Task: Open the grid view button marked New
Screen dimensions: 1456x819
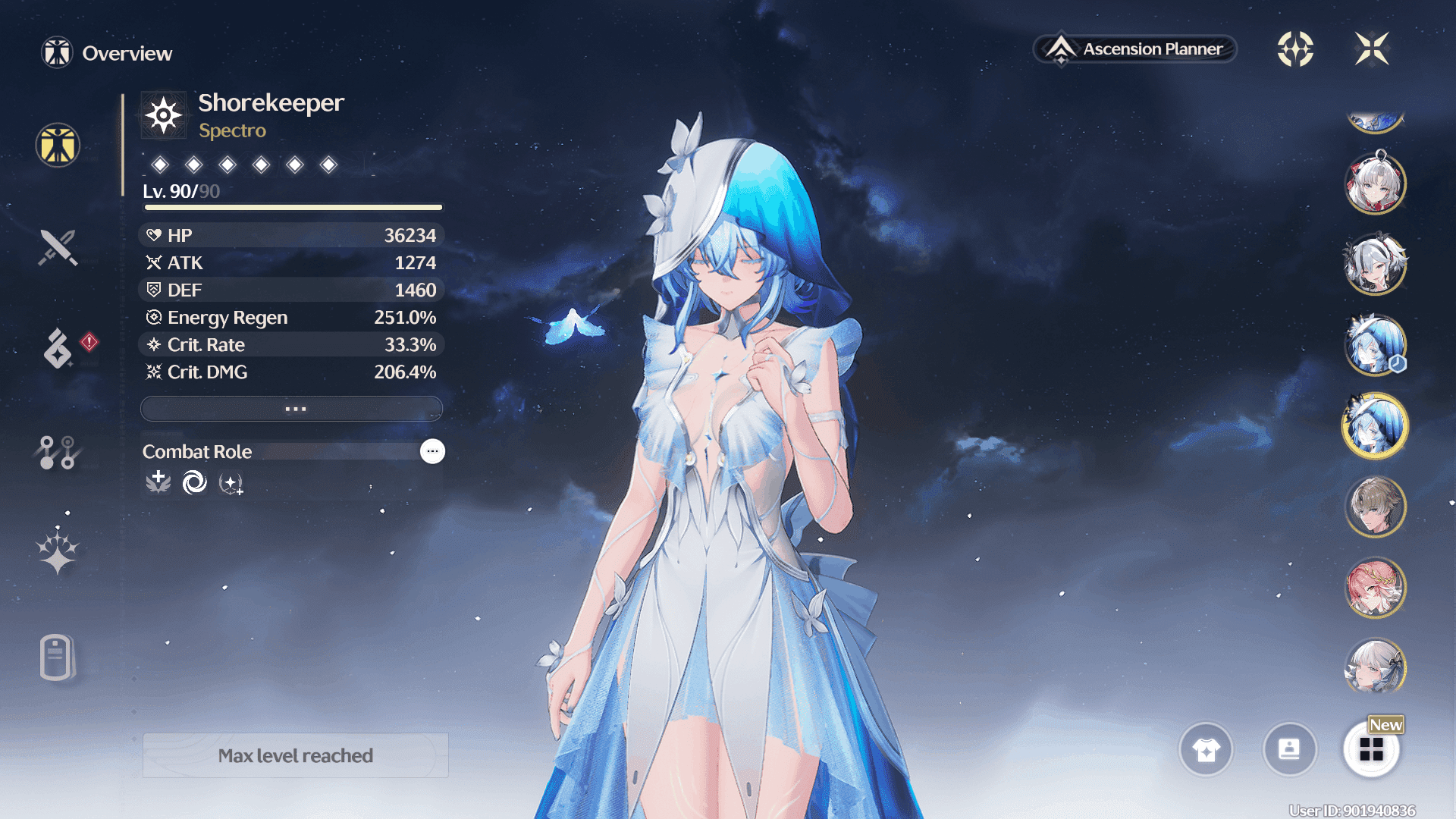Action: [1371, 749]
